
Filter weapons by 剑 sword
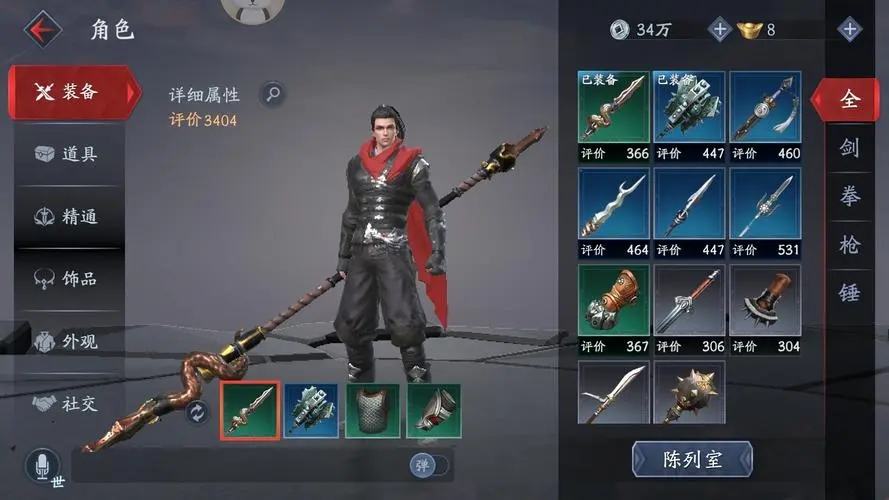(x=849, y=149)
